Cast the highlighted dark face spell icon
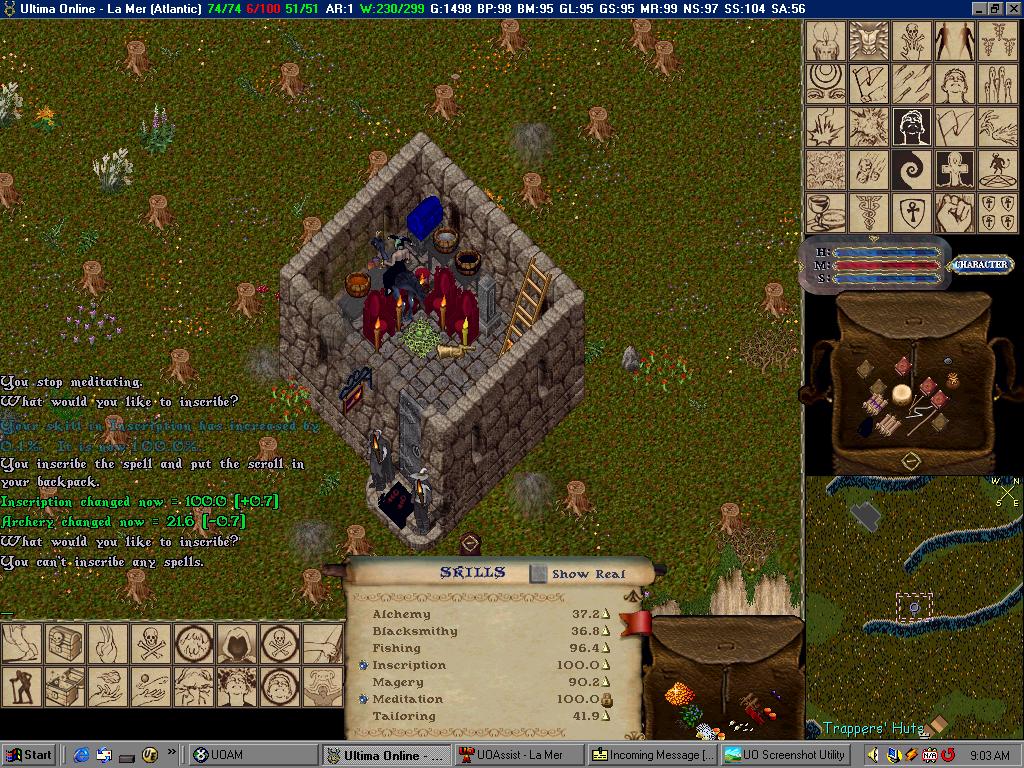 coord(912,127)
